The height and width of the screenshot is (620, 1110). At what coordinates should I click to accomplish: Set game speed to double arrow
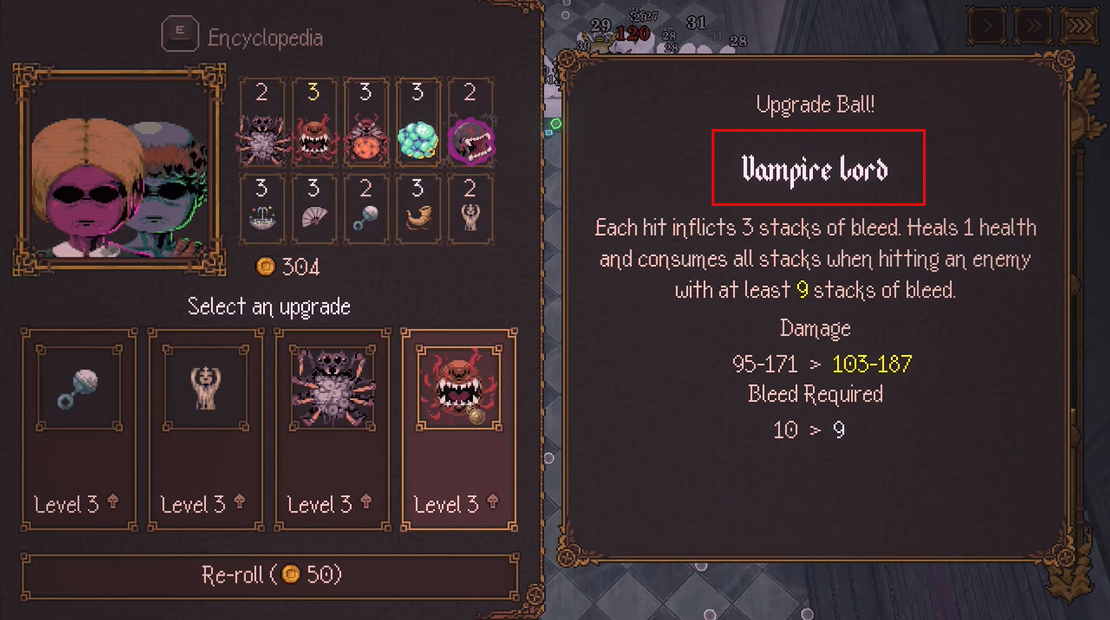1034,25
